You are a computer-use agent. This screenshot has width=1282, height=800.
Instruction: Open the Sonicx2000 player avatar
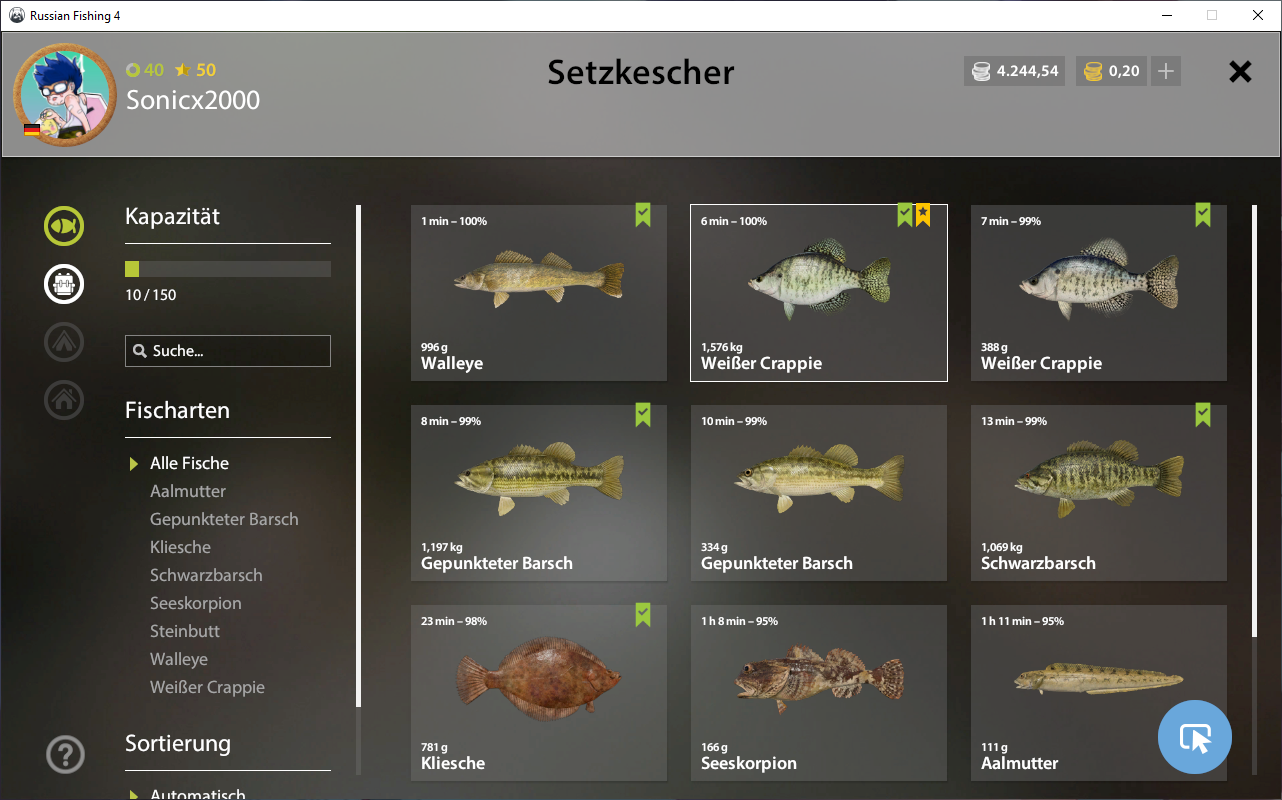[65, 94]
